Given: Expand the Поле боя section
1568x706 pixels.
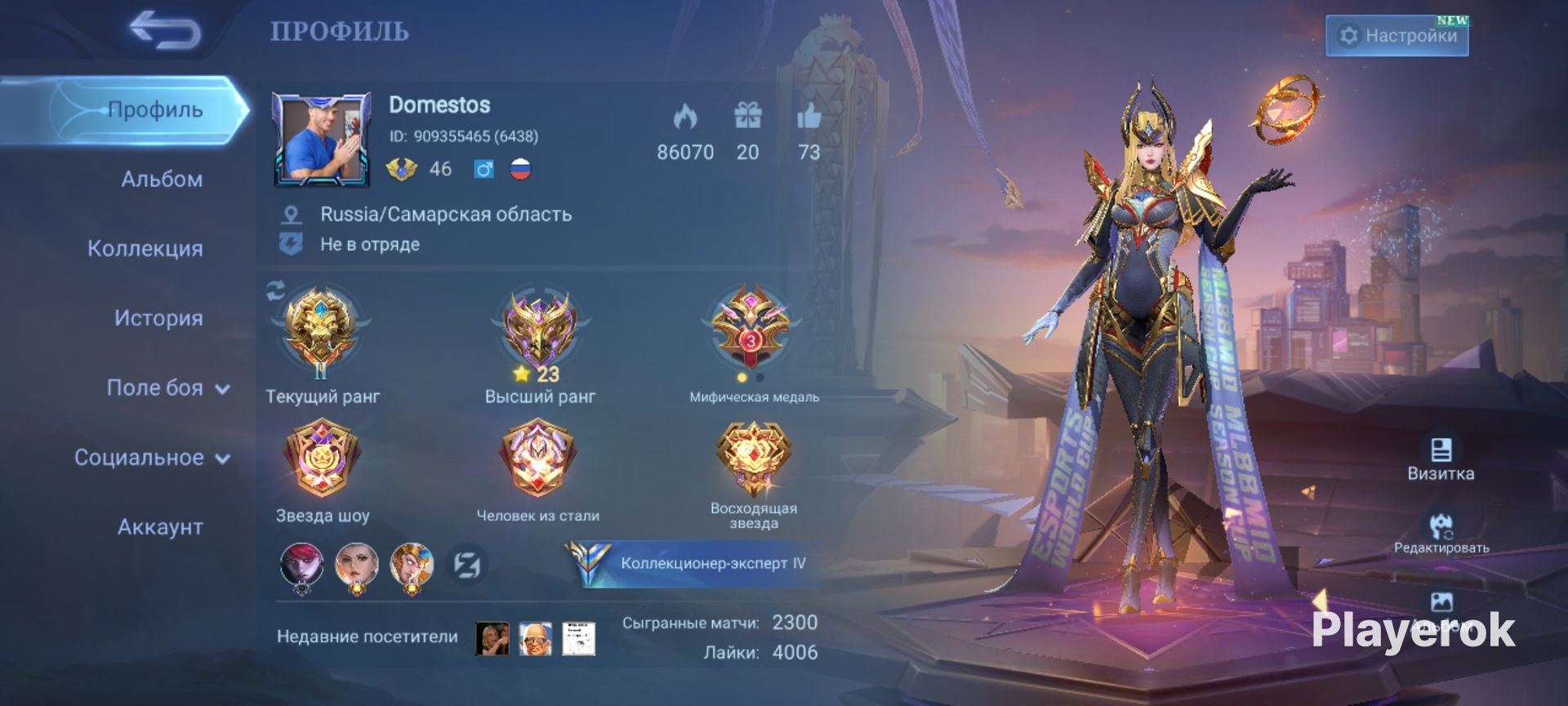Looking at the screenshot, I should click(167, 388).
